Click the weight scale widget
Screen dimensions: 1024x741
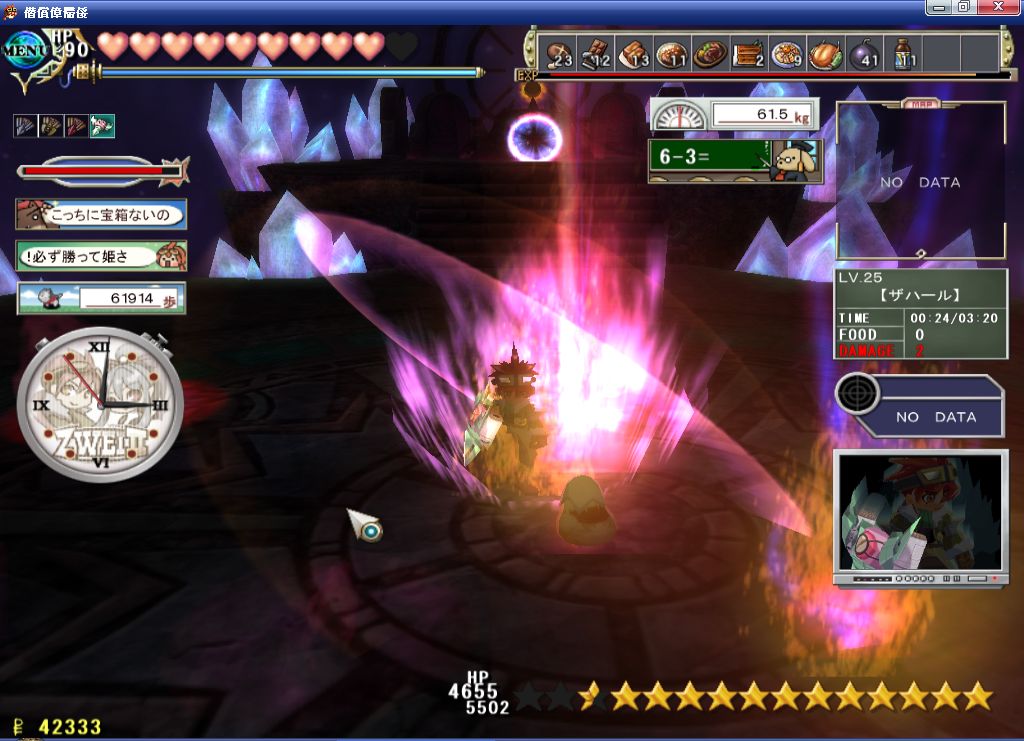tap(735, 115)
